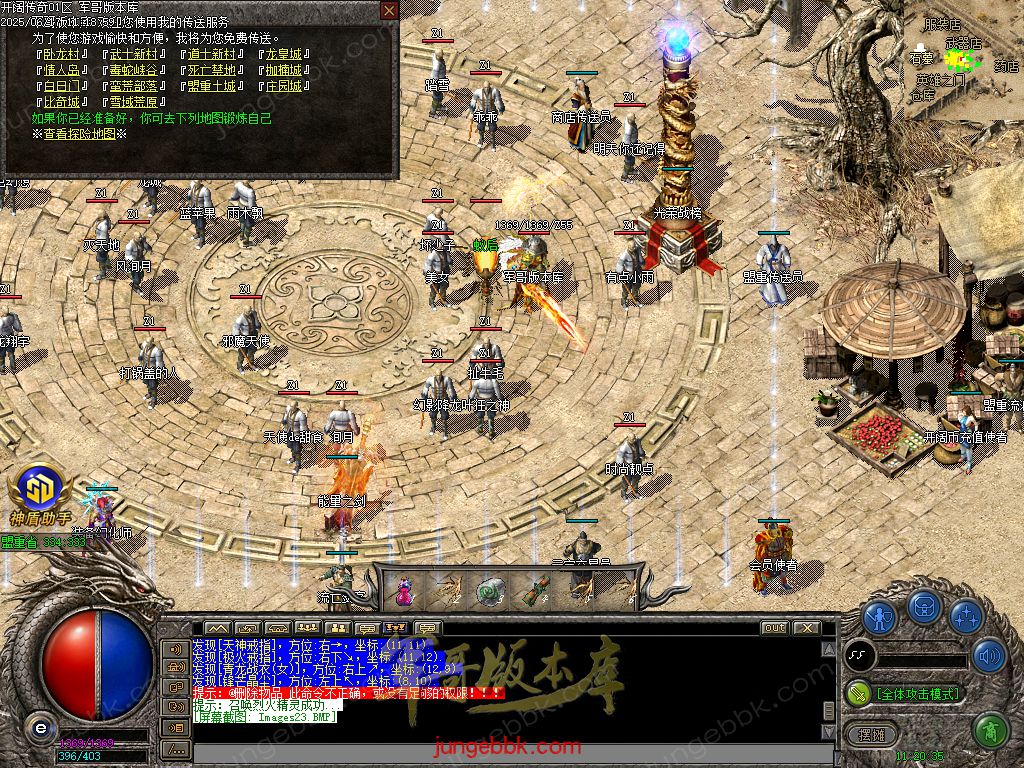
Task: Open the character equipment panel icon
Action: (x=879, y=616)
